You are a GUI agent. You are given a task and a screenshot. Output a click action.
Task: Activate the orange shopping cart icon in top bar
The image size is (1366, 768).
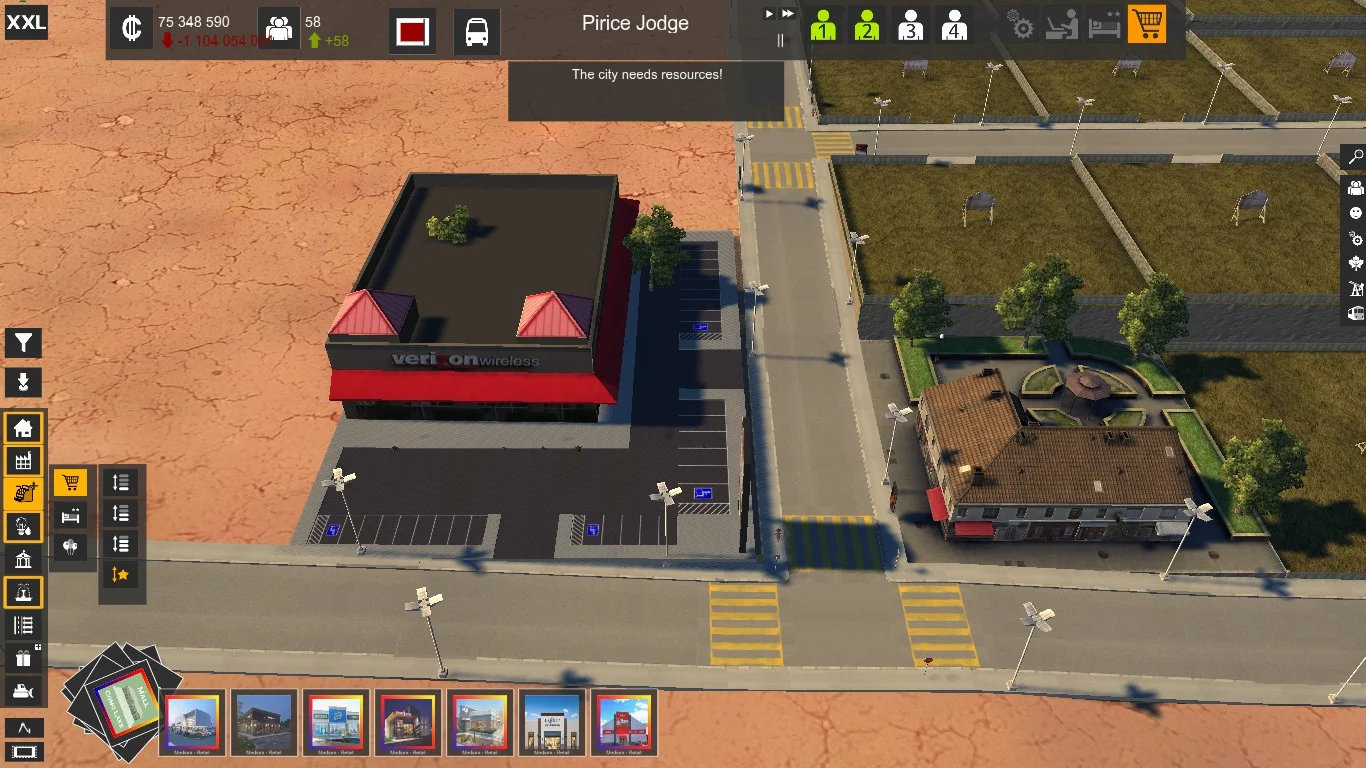pyautogui.click(x=1147, y=24)
